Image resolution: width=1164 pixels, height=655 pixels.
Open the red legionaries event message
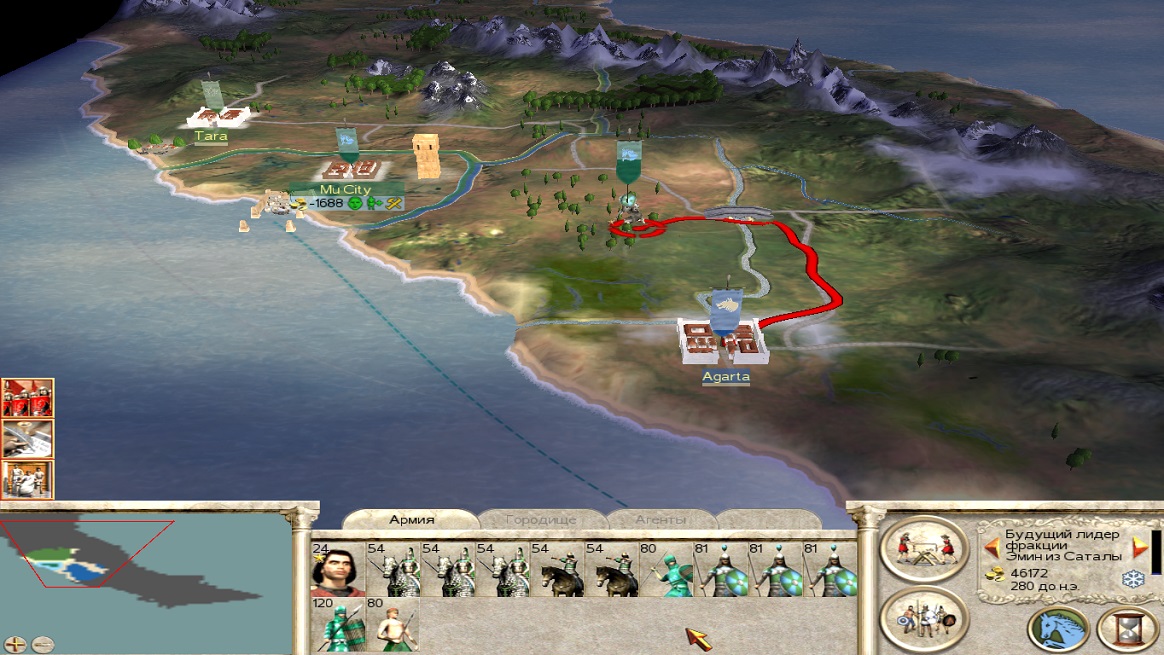coord(27,398)
